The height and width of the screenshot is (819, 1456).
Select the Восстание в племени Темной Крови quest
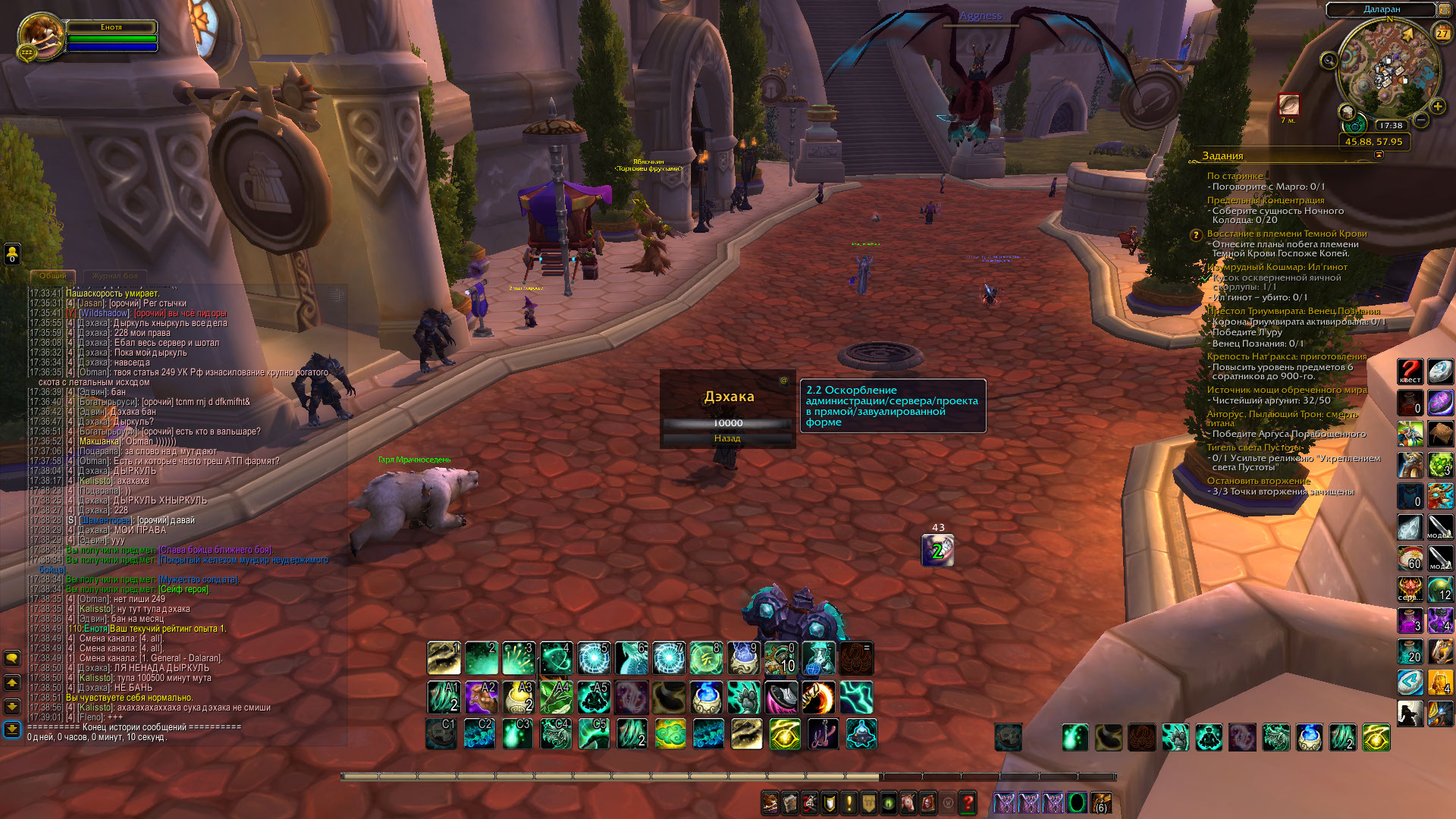[1286, 234]
